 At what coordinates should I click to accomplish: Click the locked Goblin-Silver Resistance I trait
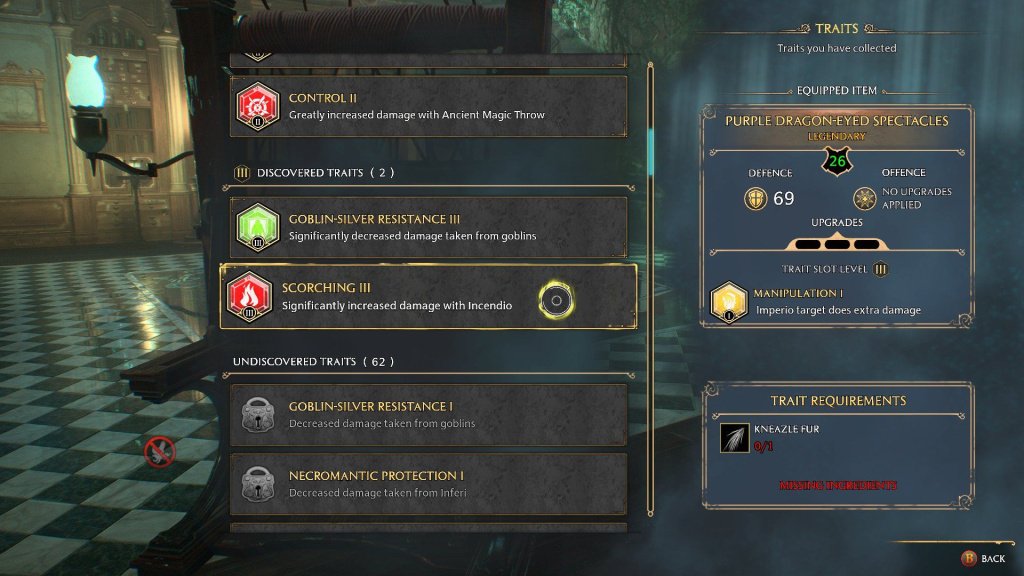coord(428,415)
